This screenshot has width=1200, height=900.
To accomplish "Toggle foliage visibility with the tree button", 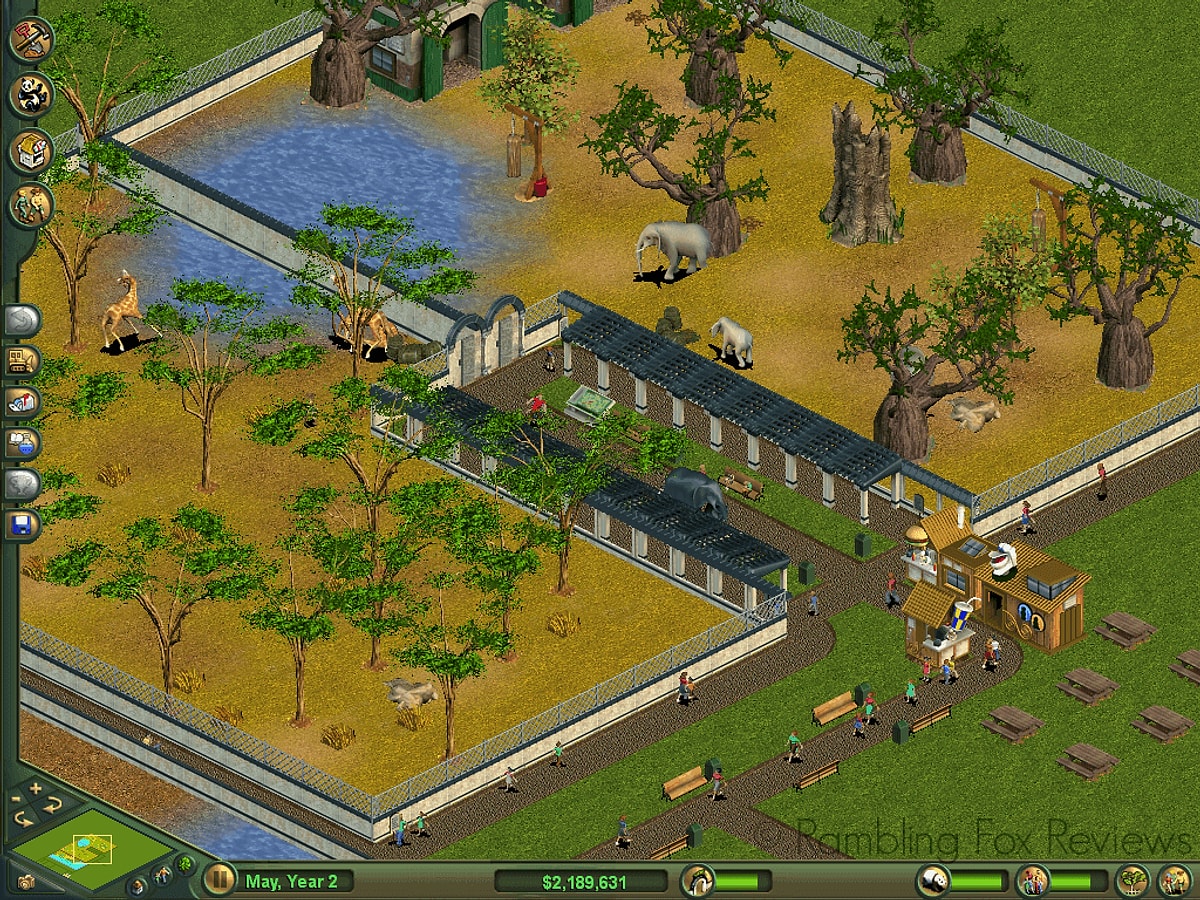I will point(184,863).
